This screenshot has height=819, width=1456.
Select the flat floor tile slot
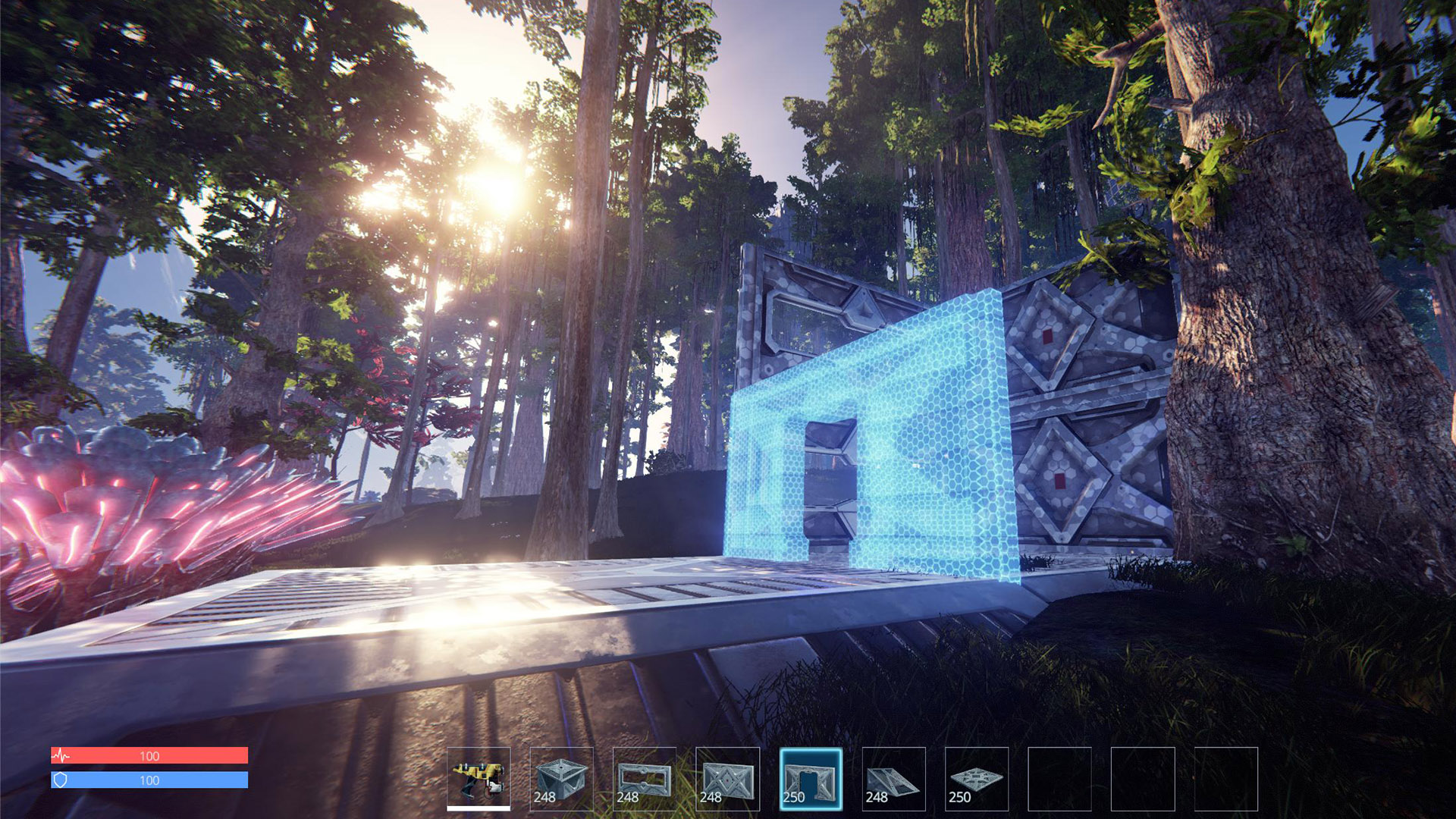coord(977,779)
